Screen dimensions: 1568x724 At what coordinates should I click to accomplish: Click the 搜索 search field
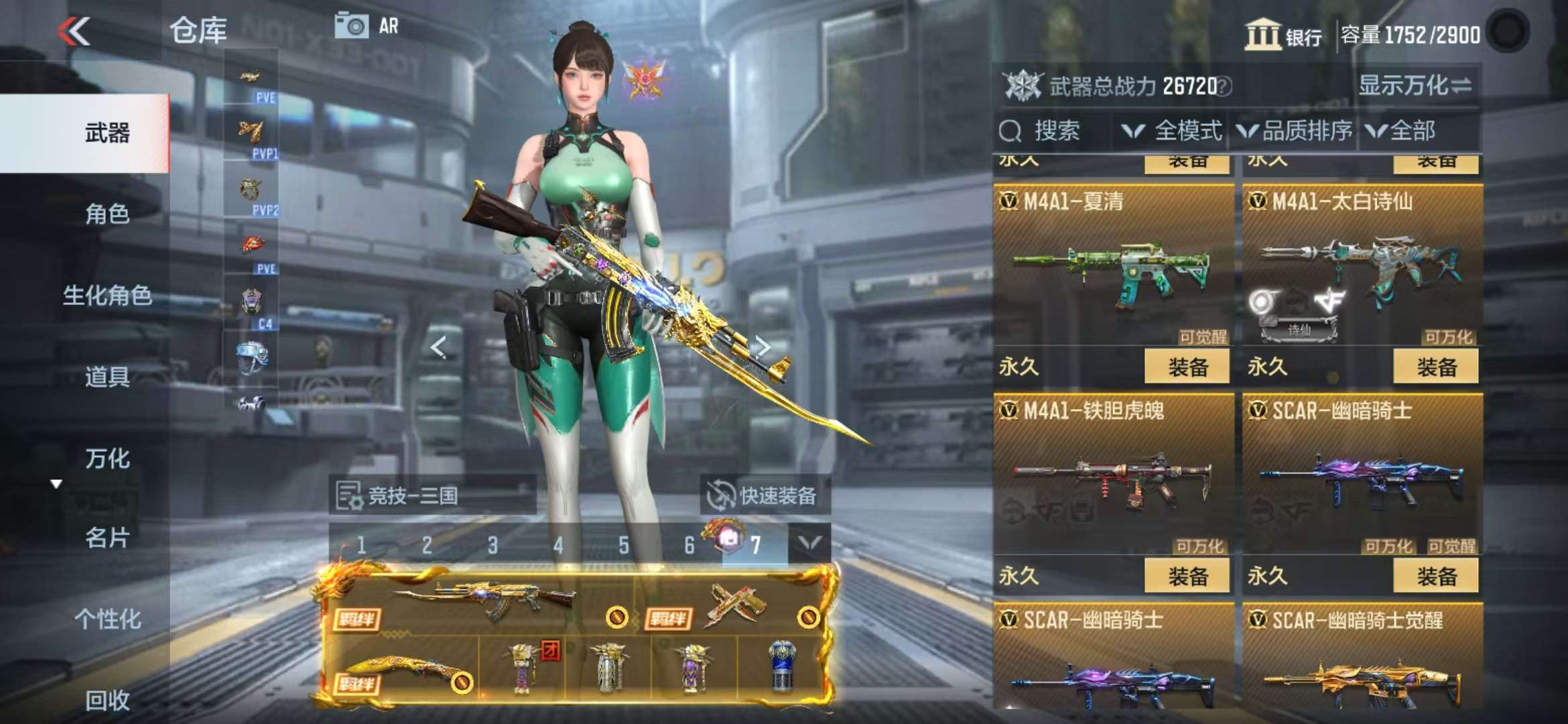click(x=1053, y=131)
